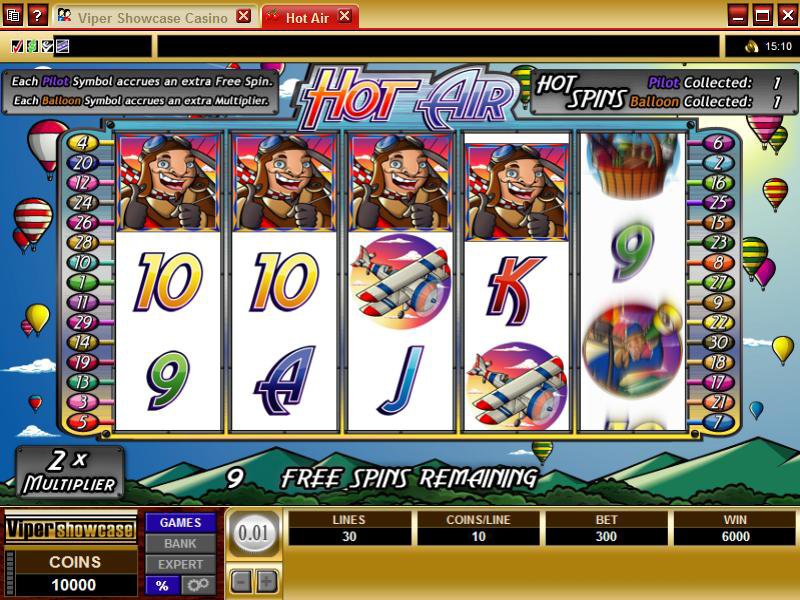Switch to EXPERT mode
This screenshot has width=800, height=600.
pyautogui.click(x=180, y=564)
